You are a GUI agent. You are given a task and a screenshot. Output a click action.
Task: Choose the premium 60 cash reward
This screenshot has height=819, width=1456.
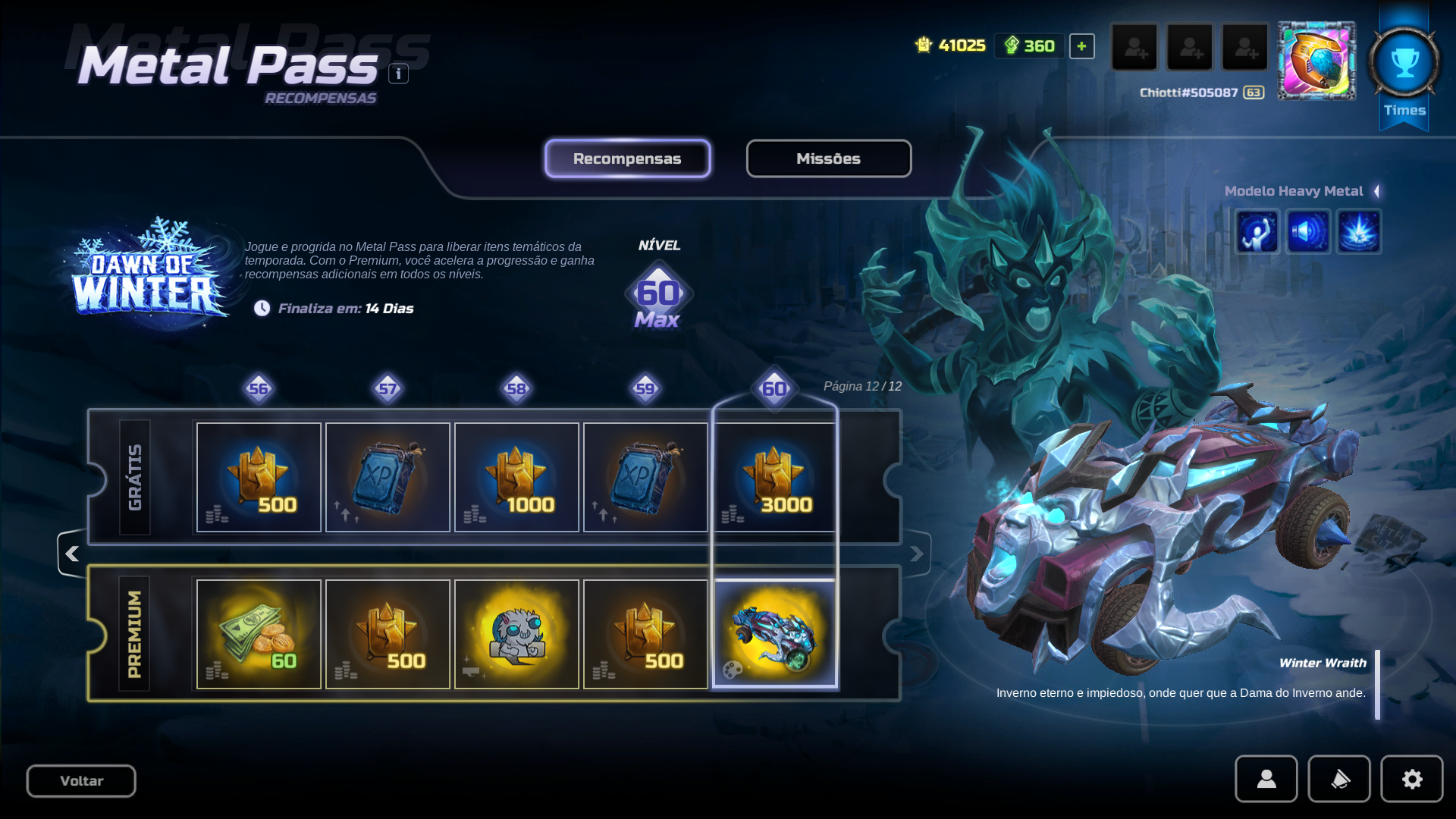tap(259, 634)
